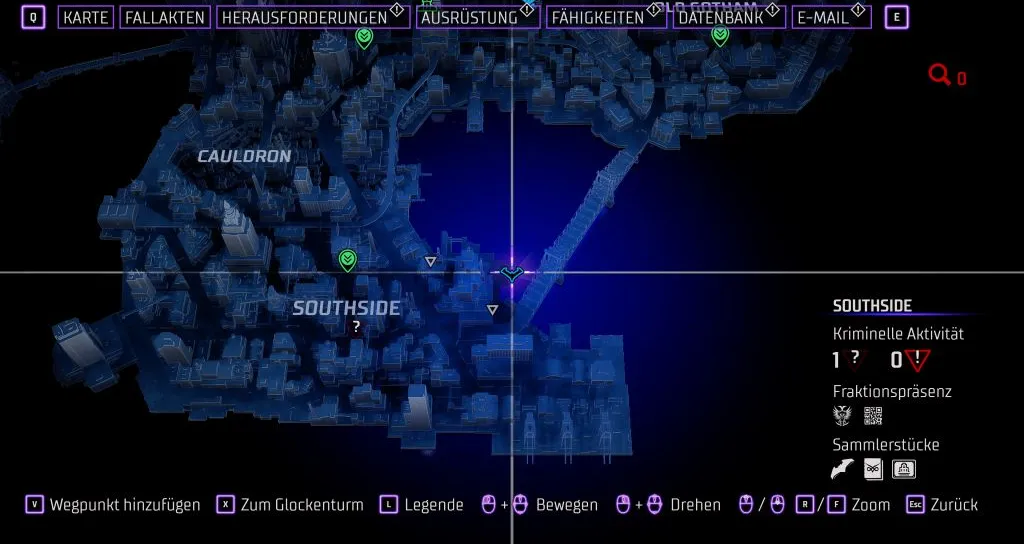1024x544 pixels.
Task: Click the red magnifying glass icon
Action: pos(939,75)
